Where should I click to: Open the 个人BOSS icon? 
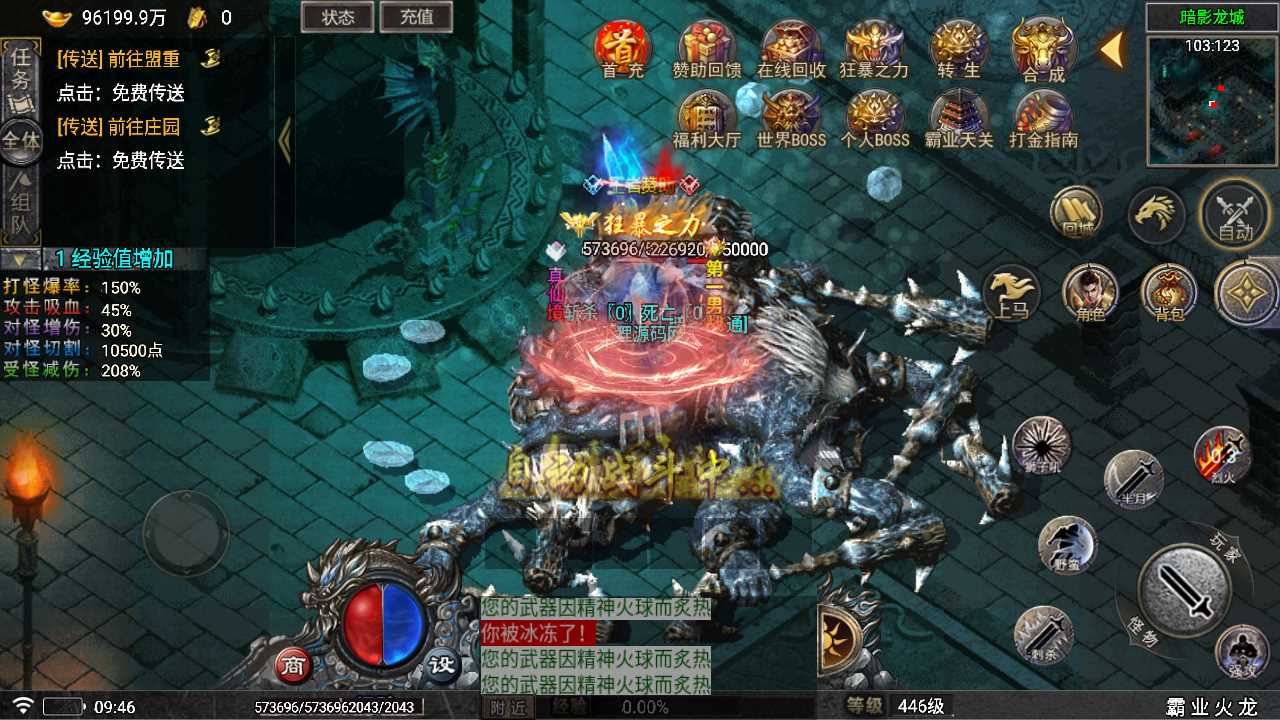pyautogui.click(x=874, y=118)
